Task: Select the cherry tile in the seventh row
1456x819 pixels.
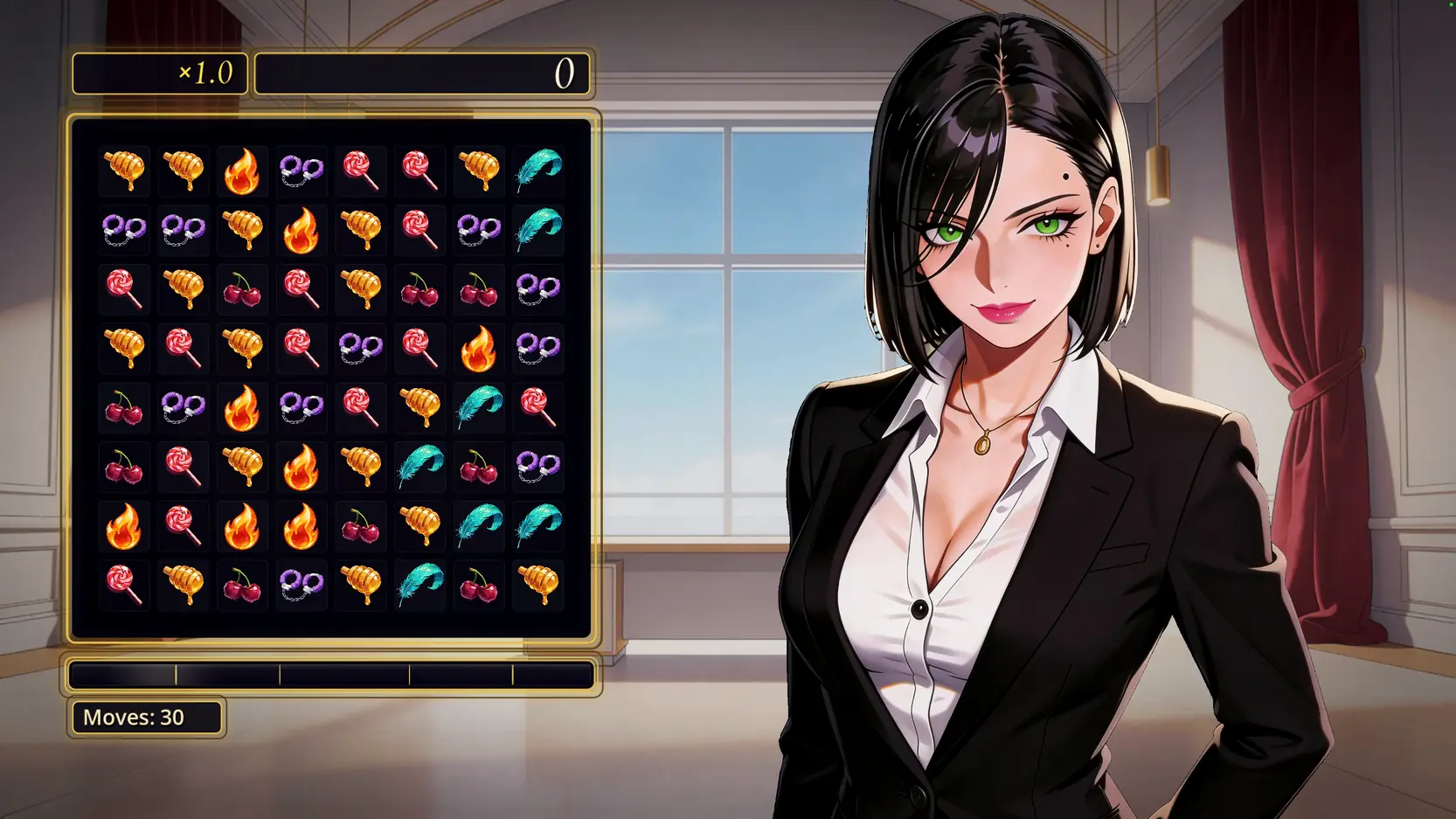Action: point(360,525)
